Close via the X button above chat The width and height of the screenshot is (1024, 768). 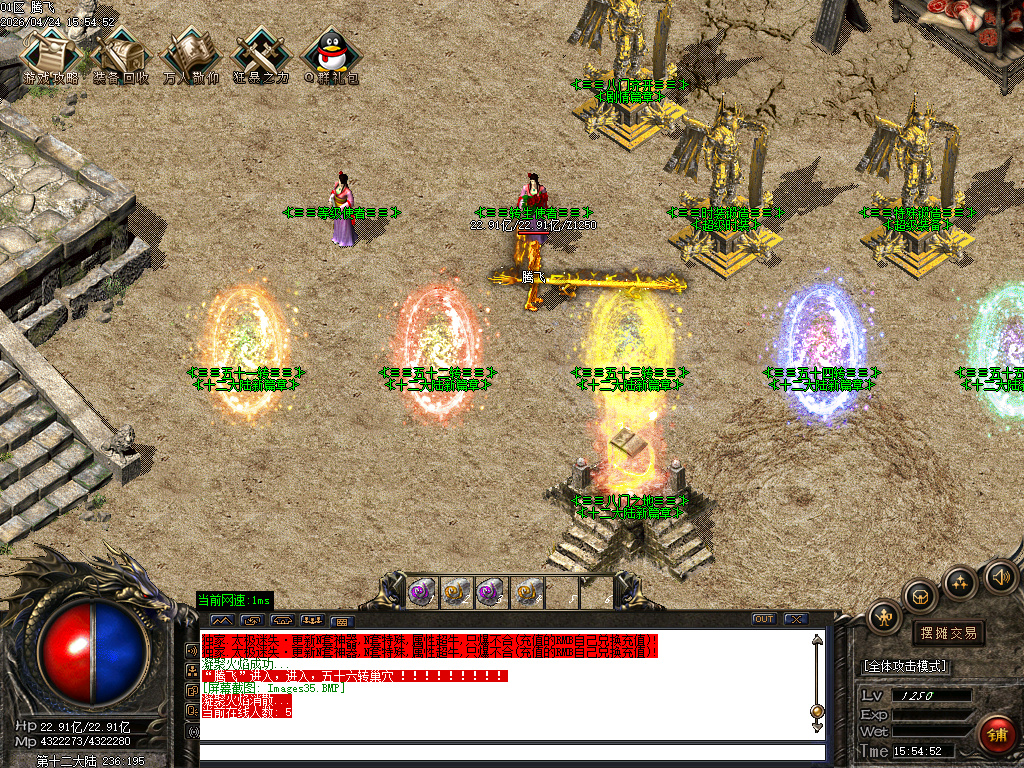796,619
